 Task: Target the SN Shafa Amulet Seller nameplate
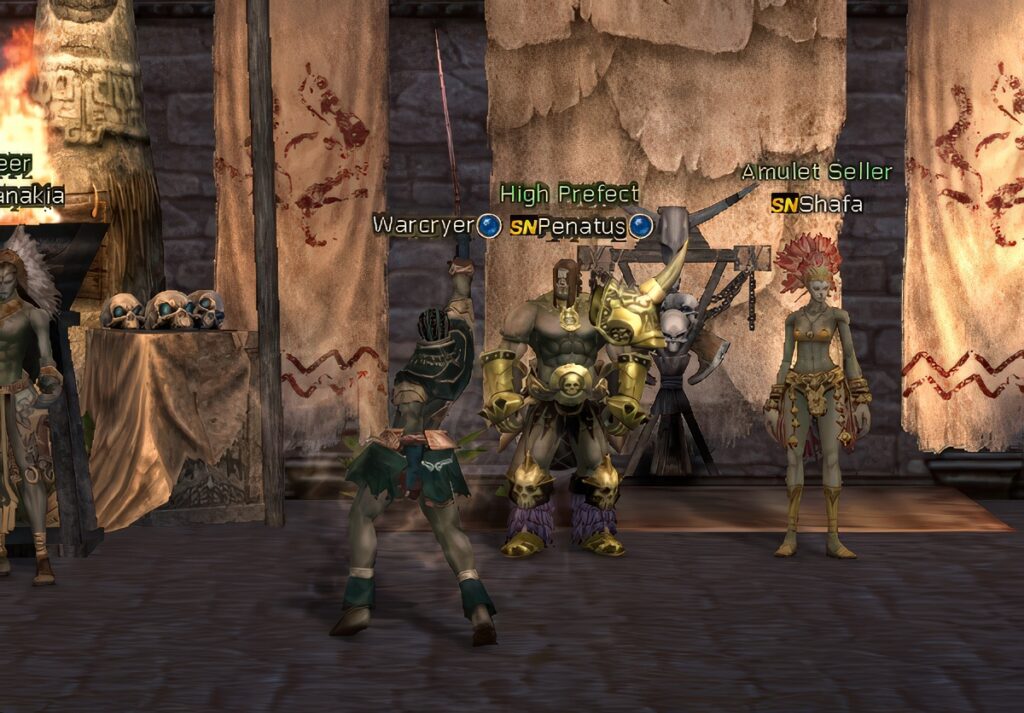816,205
